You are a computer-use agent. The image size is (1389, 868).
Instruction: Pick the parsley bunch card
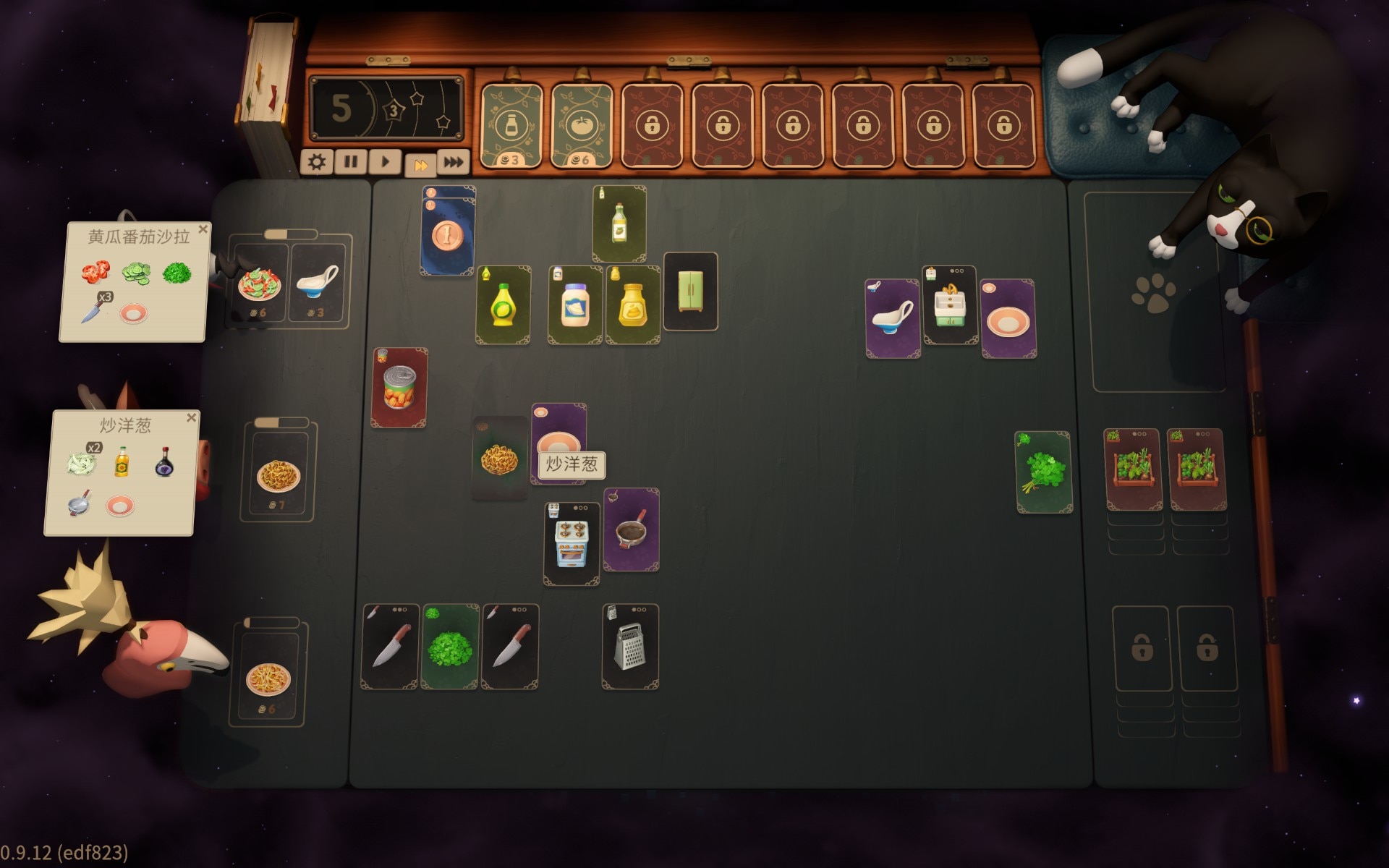click(x=1044, y=472)
